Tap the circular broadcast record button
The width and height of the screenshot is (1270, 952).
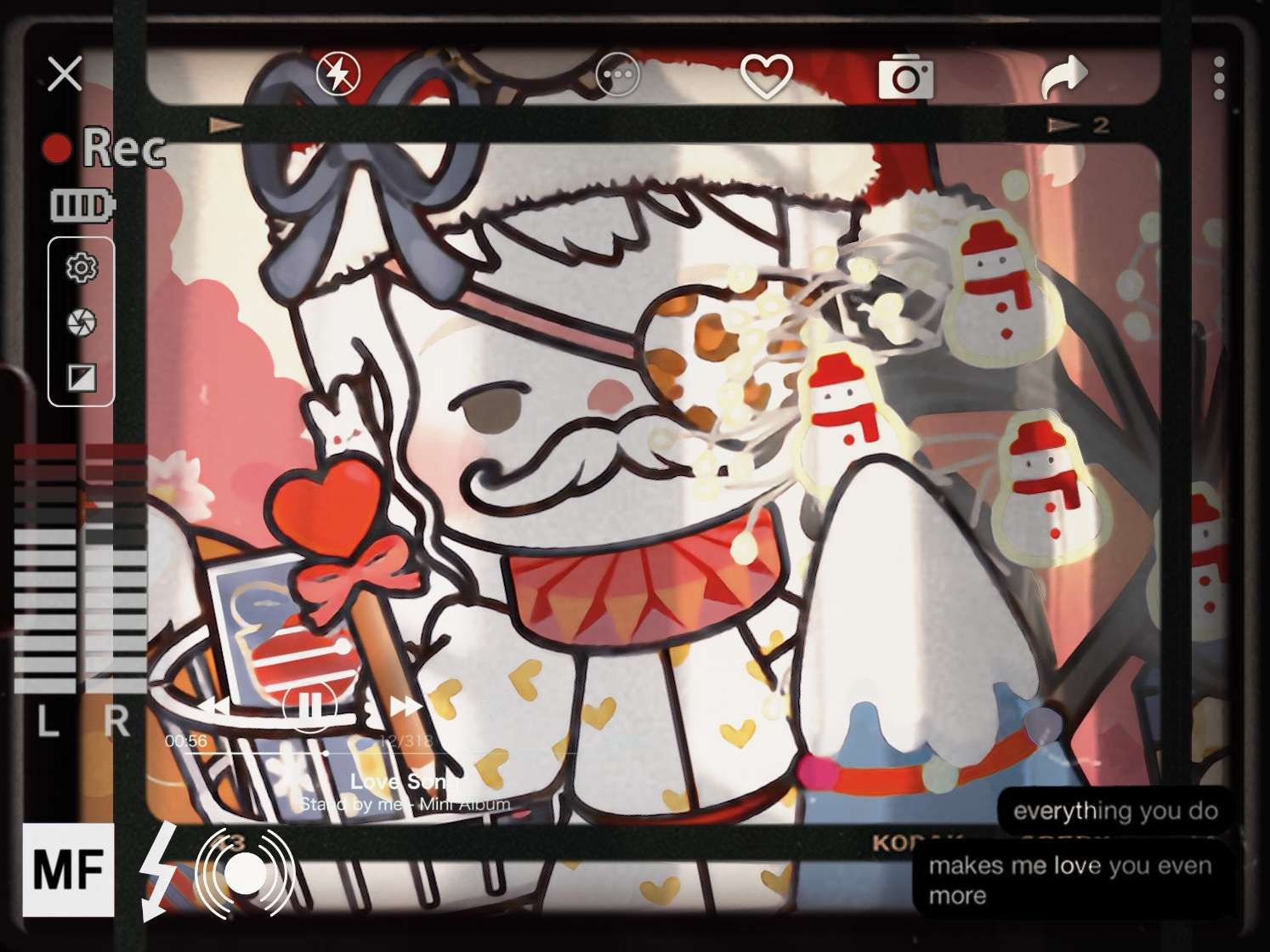click(x=247, y=871)
